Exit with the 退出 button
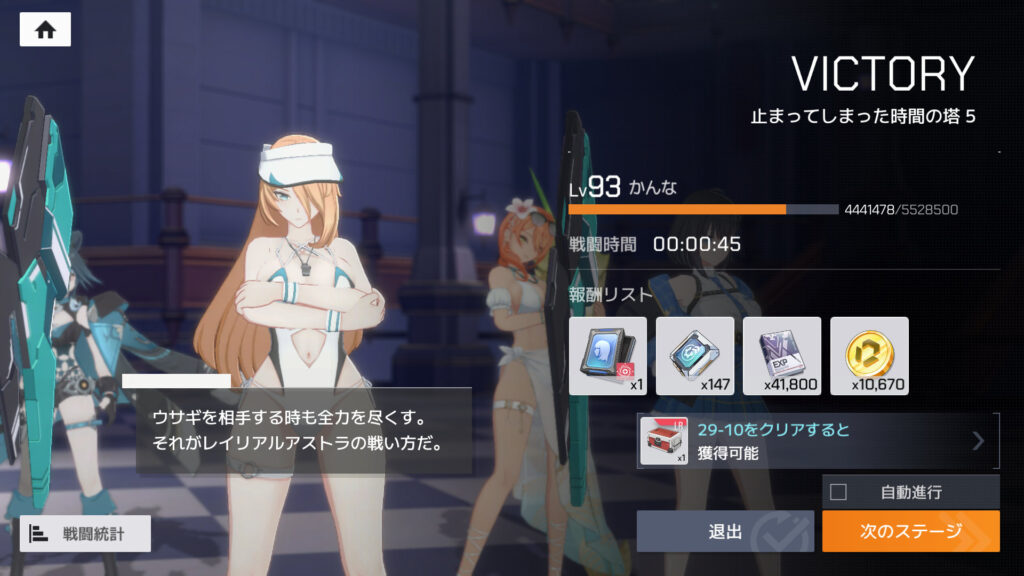Image resolution: width=1024 pixels, height=576 pixels. 725,531
